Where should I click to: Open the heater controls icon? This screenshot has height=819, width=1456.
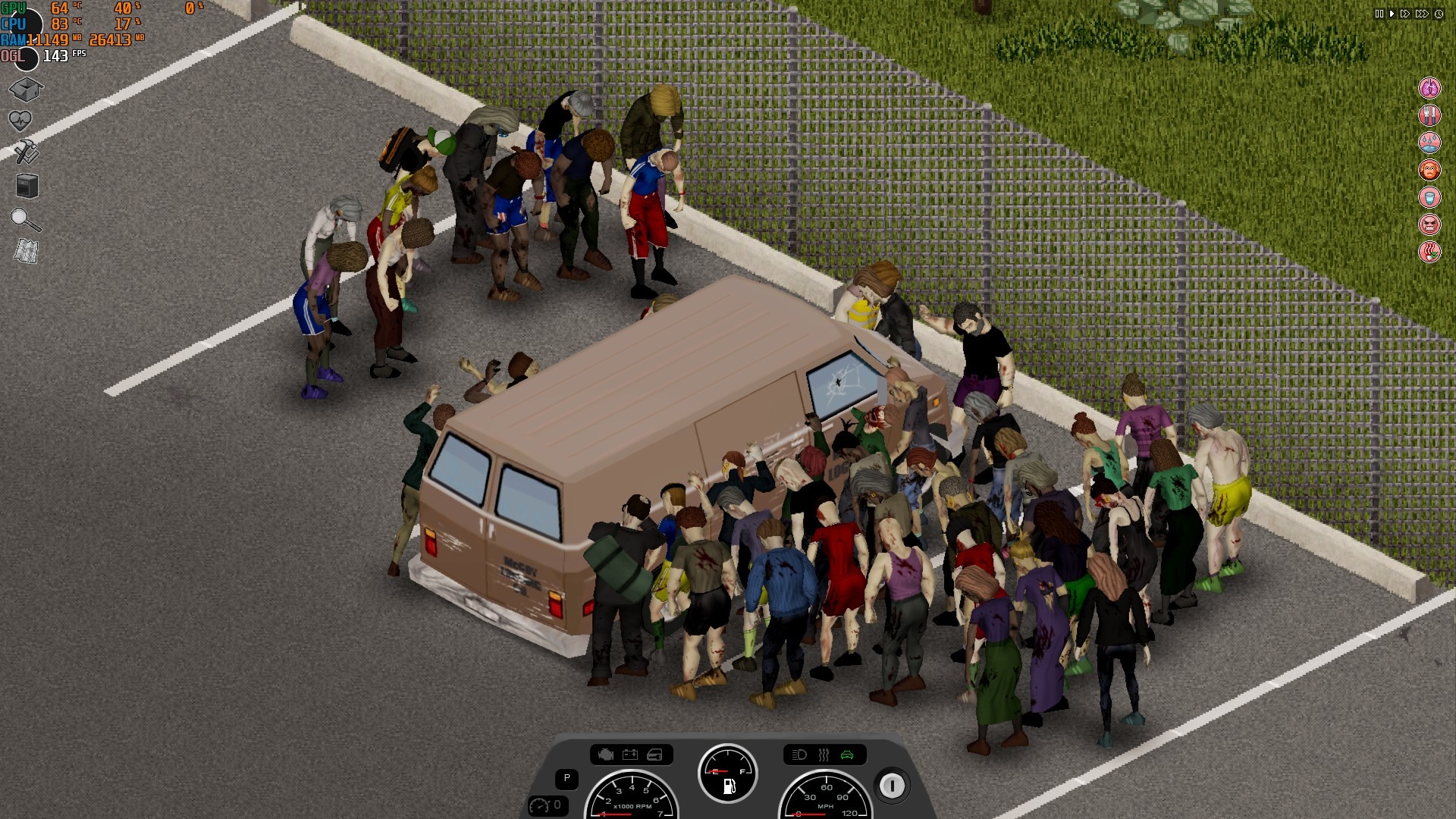pos(824,755)
